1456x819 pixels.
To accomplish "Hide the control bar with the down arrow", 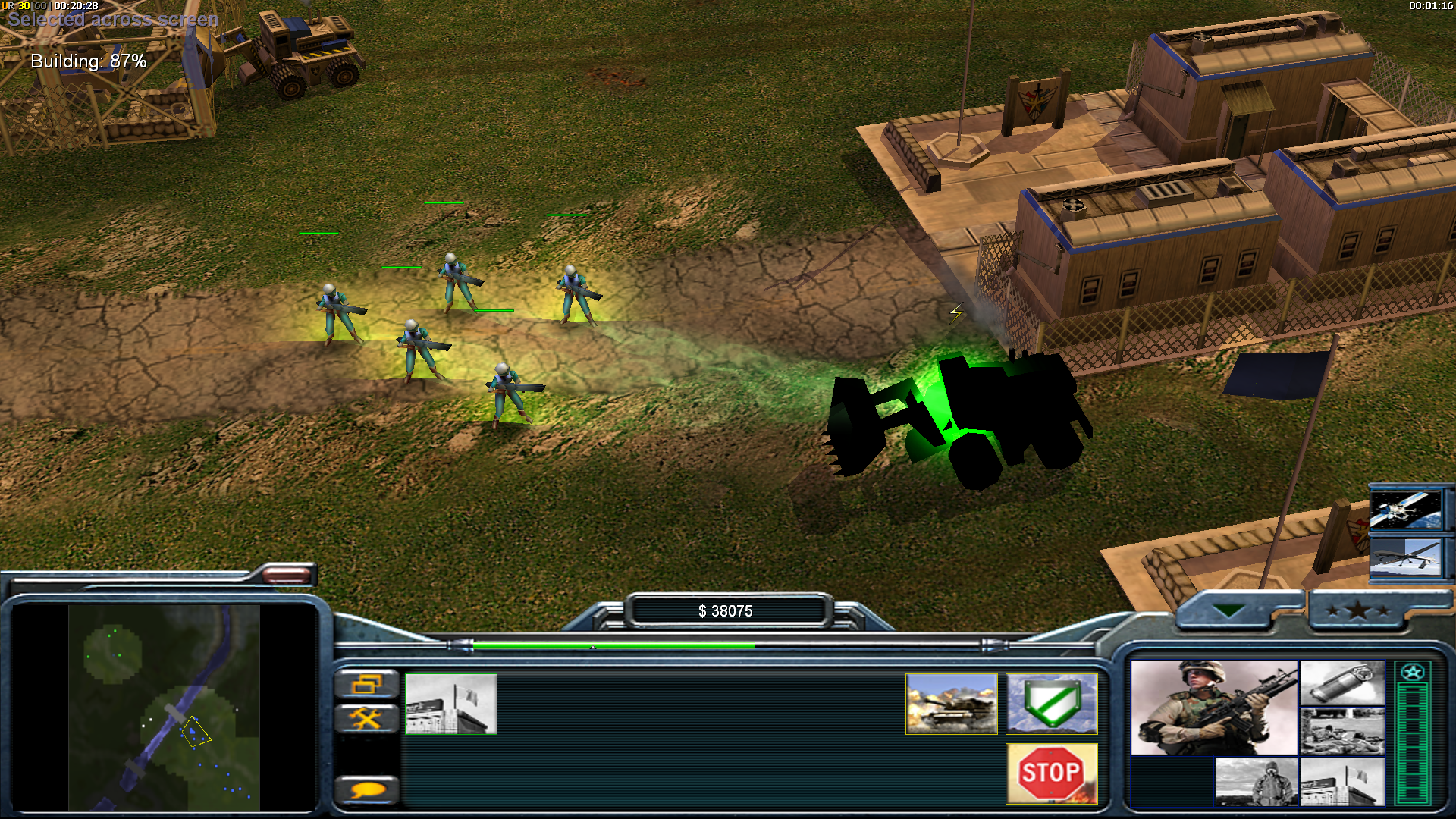I will [x=1228, y=610].
